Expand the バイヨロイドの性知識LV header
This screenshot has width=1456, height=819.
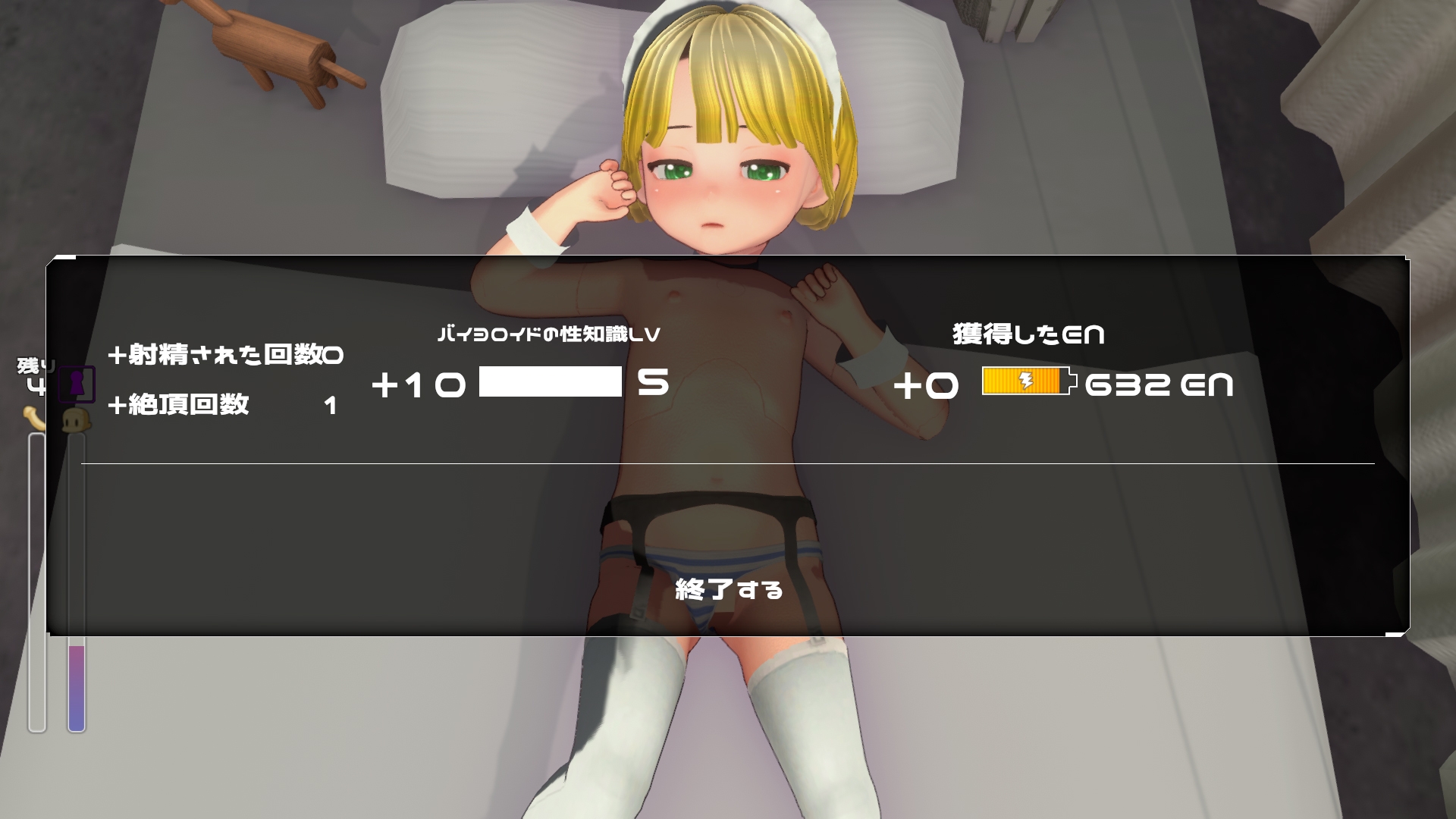point(550,334)
